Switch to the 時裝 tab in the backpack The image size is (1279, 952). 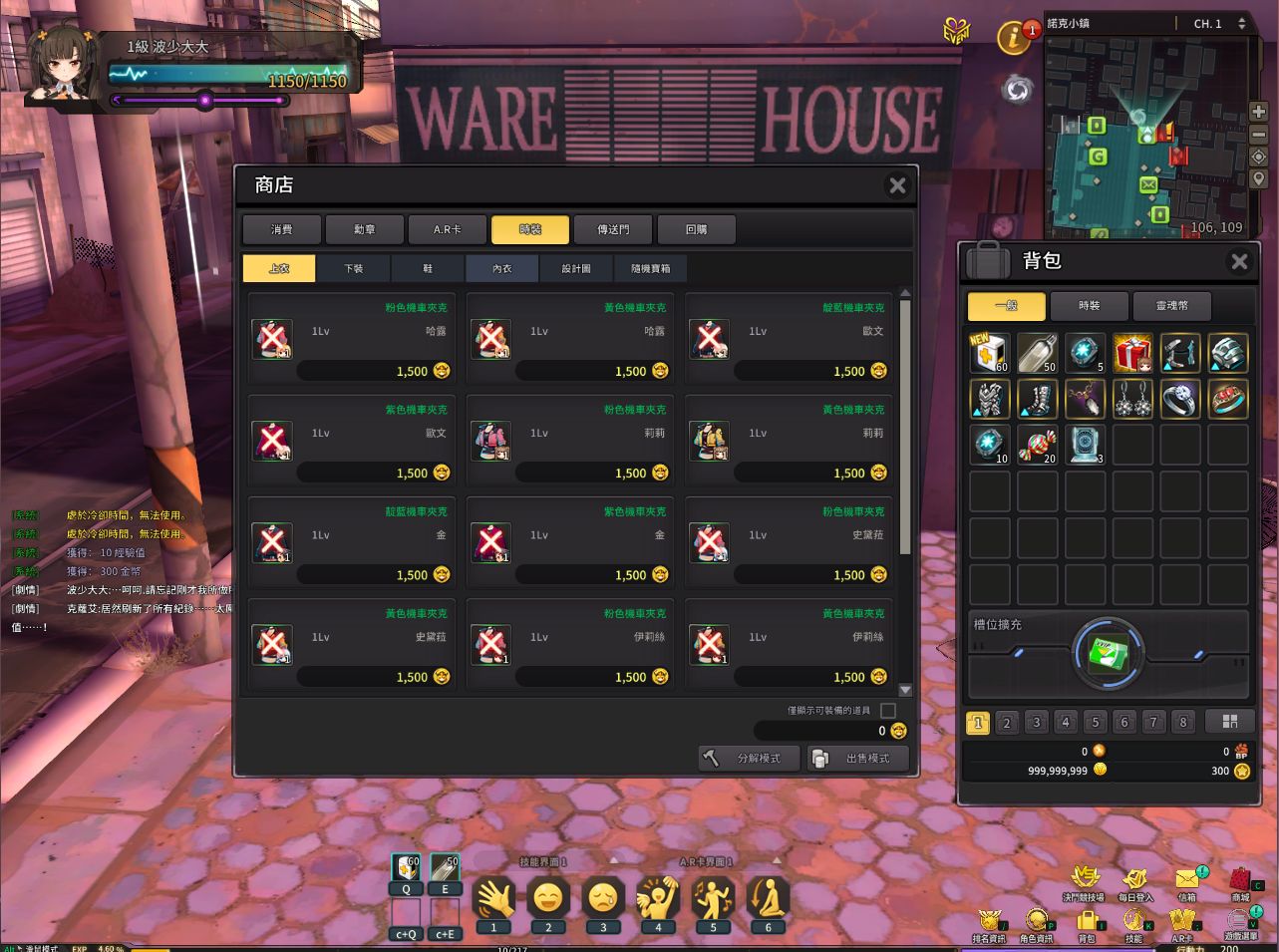pos(1089,306)
